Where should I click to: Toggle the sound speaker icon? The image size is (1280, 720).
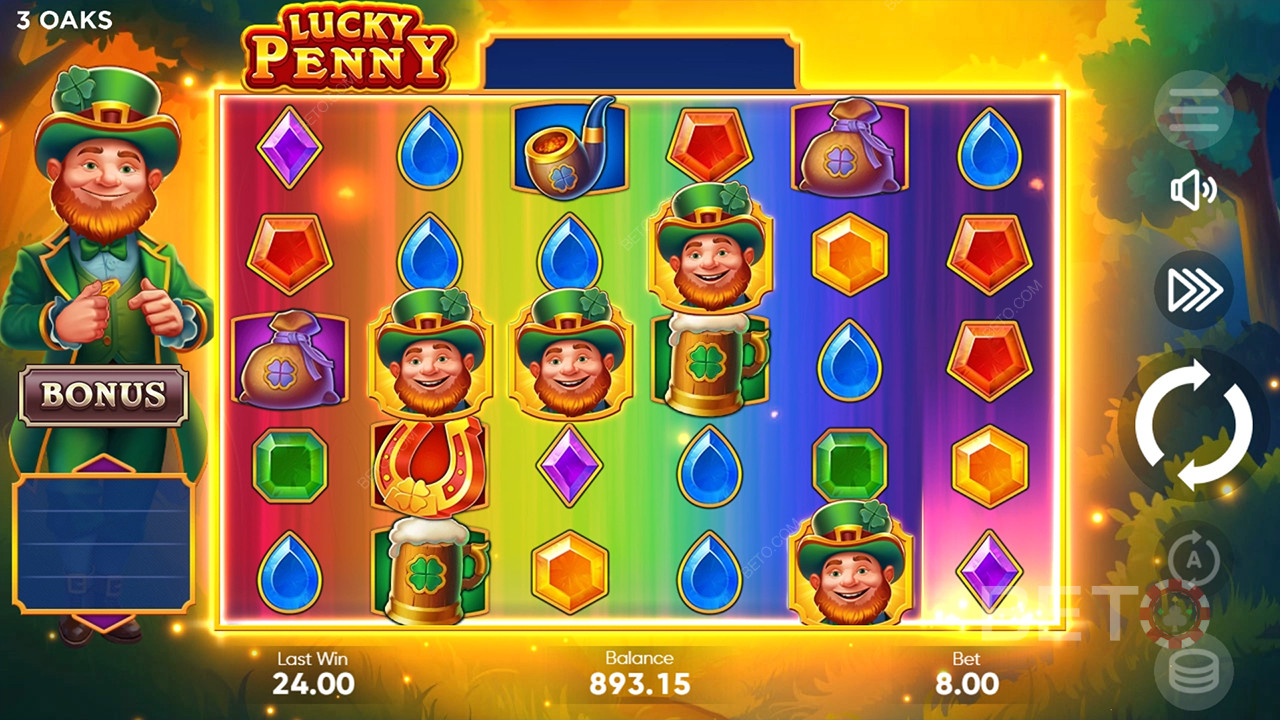pyautogui.click(x=1193, y=190)
